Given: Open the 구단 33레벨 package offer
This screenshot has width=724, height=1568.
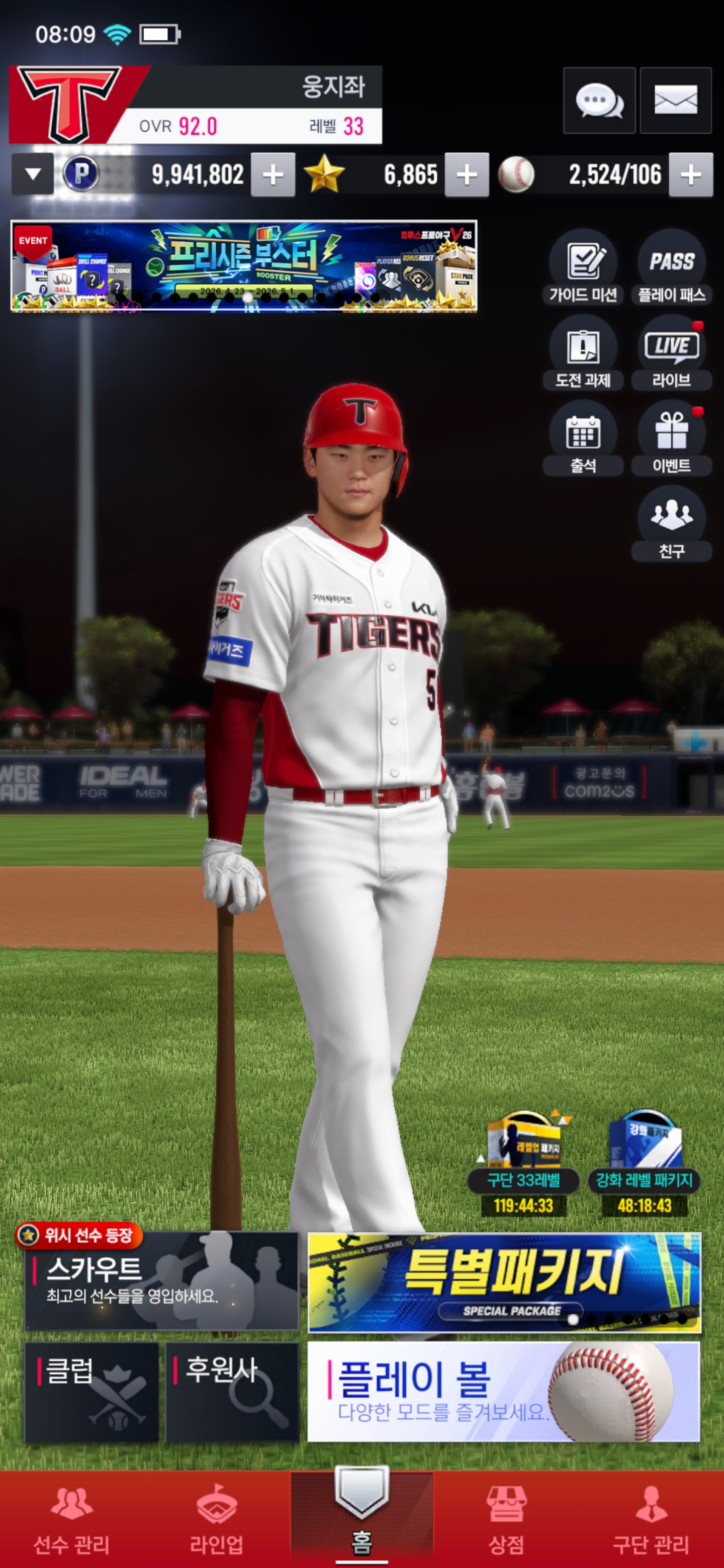Looking at the screenshot, I should click(x=523, y=1161).
